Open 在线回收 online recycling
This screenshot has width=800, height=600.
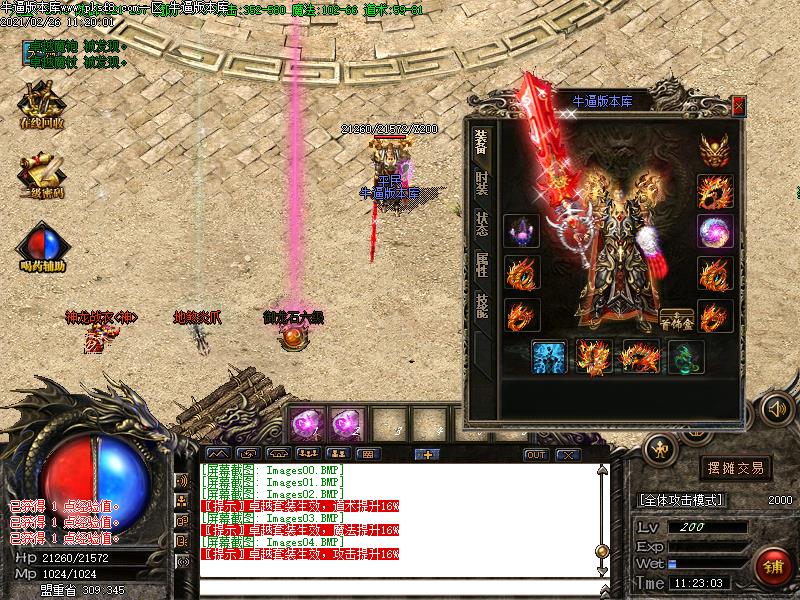click(x=41, y=105)
